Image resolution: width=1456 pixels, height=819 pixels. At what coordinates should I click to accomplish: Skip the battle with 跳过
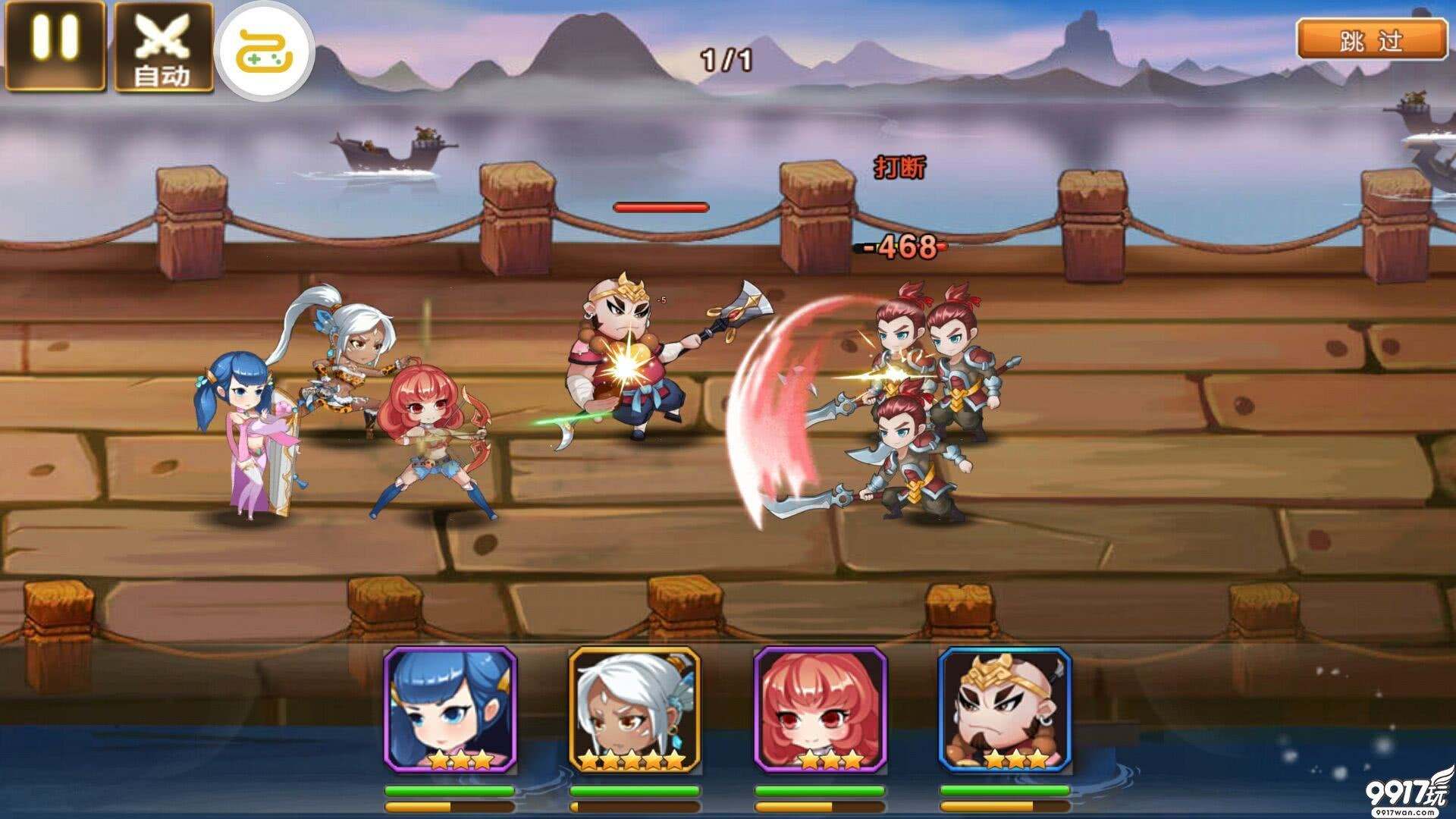pos(1371,40)
